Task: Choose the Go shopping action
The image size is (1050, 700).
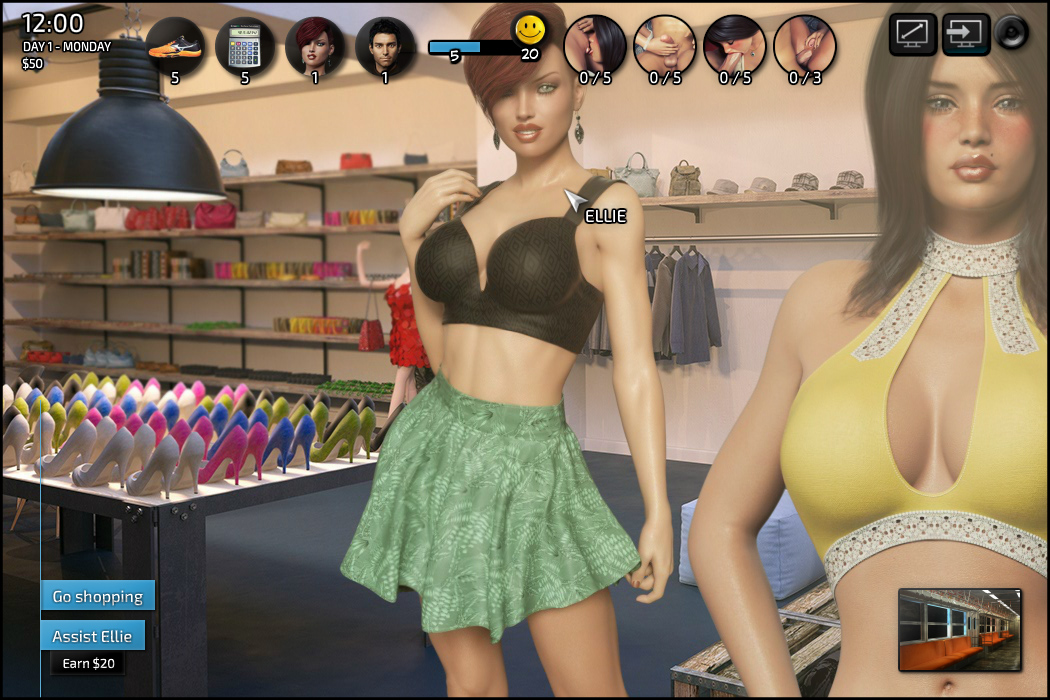Action: click(x=98, y=596)
